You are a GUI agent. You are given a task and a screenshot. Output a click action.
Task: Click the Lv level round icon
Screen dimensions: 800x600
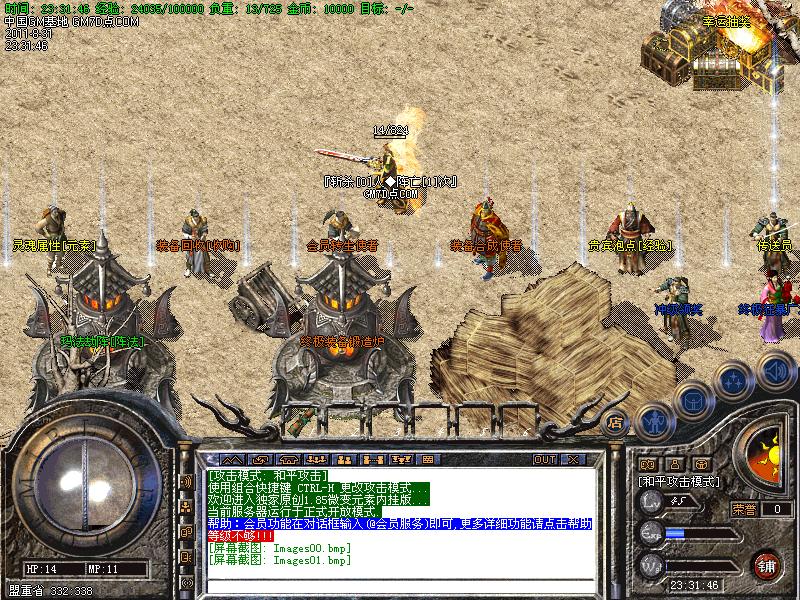(651, 503)
